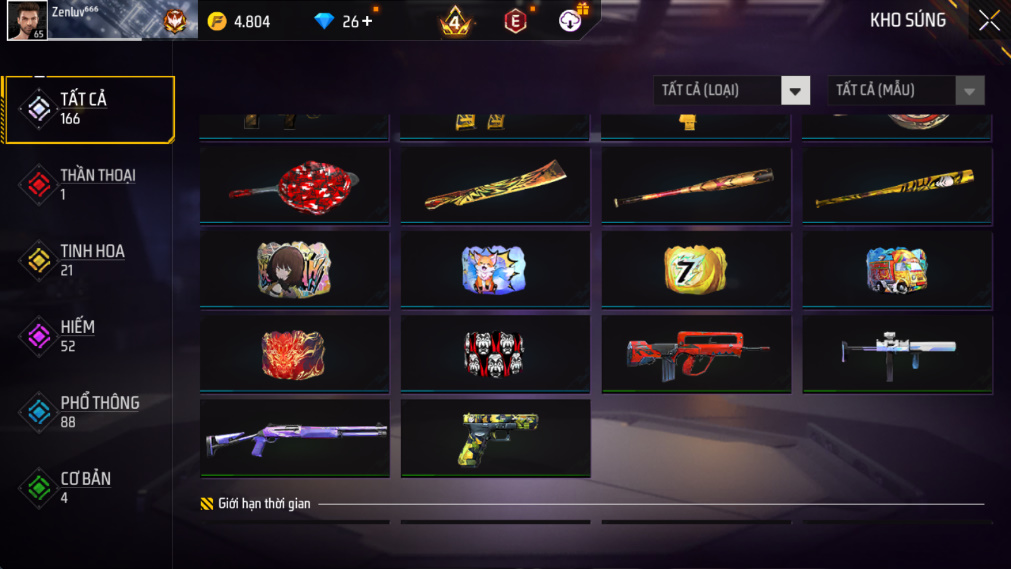Choose the anime girl gloo wall skin
The height and width of the screenshot is (569, 1011).
click(x=294, y=269)
